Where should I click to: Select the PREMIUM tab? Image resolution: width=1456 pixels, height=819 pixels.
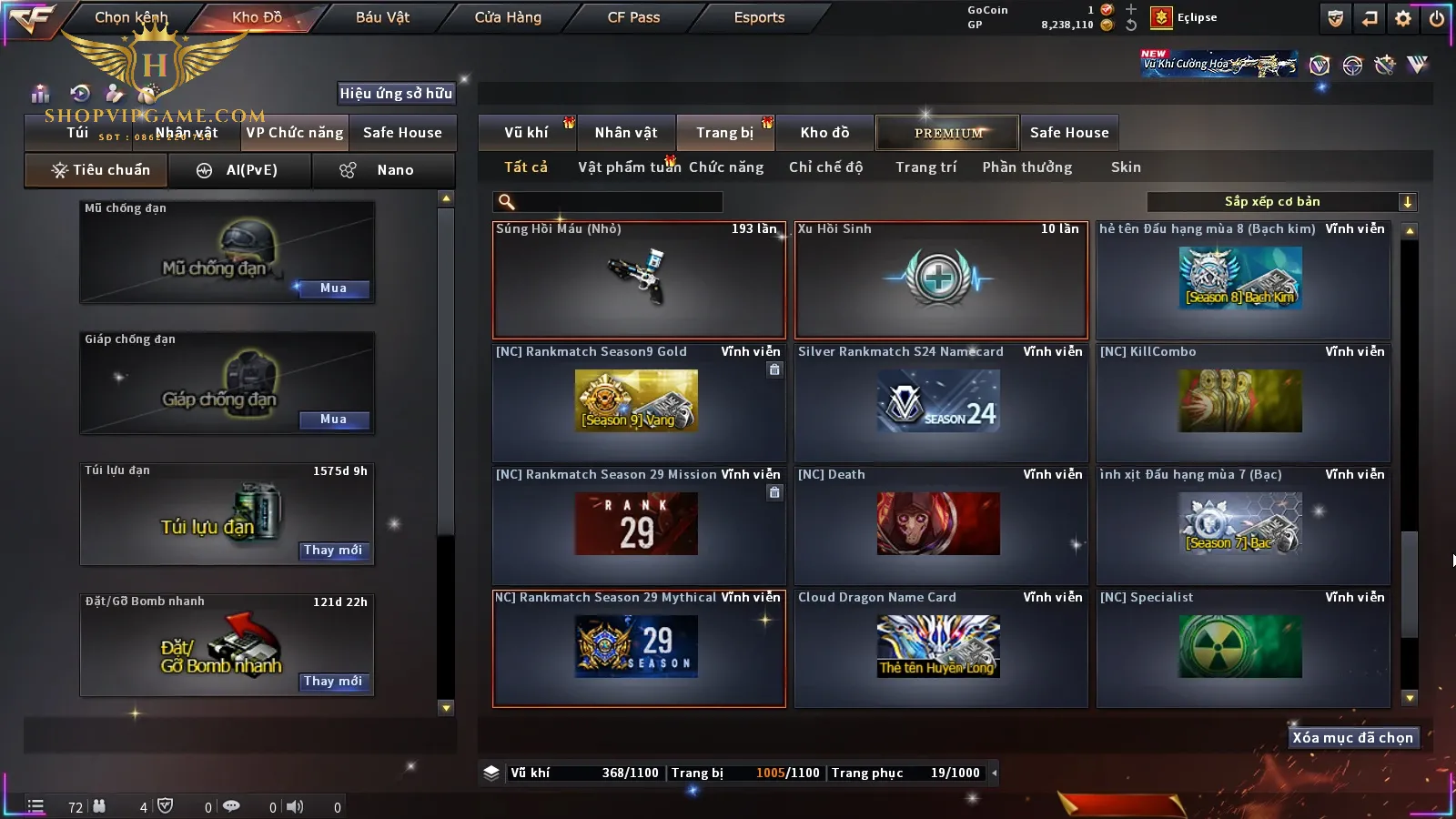tap(948, 133)
